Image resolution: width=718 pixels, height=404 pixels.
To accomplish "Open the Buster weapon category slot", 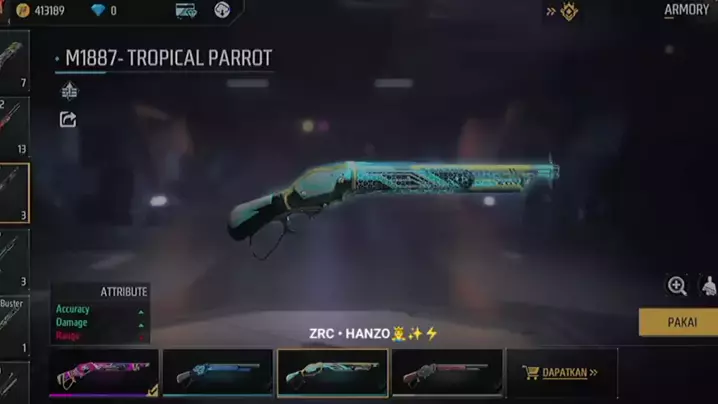I will click(13, 325).
